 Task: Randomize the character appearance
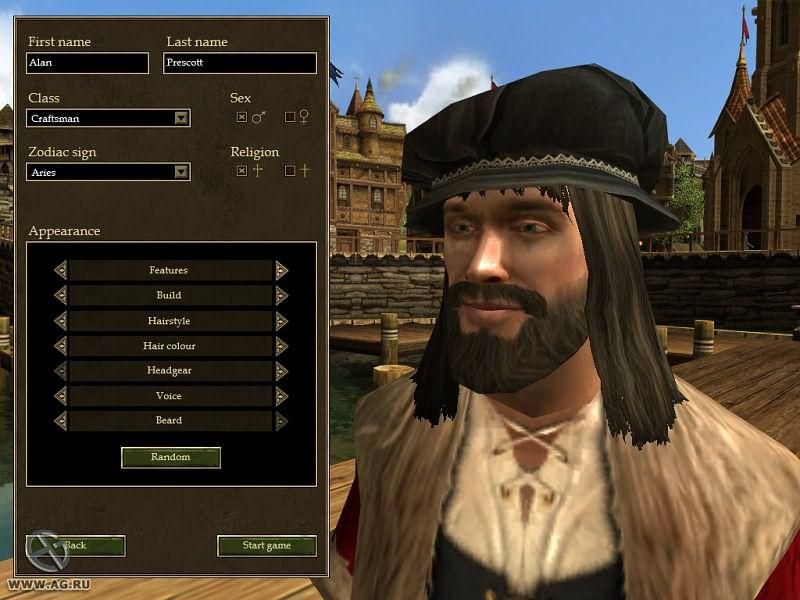(x=170, y=457)
